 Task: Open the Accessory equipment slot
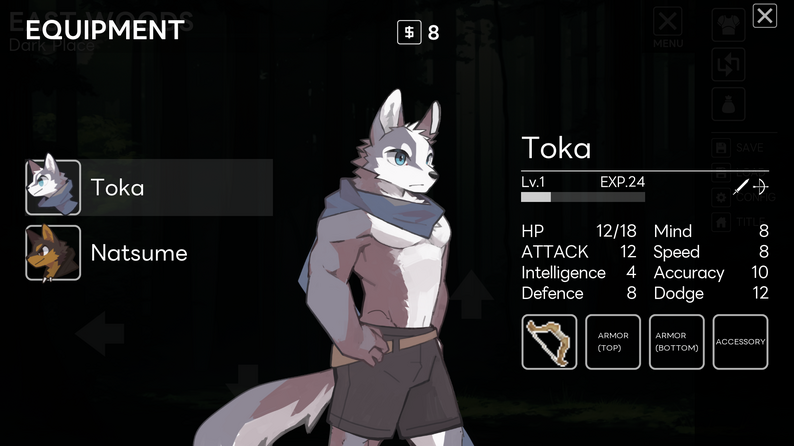pyautogui.click(x=740, y=342)
